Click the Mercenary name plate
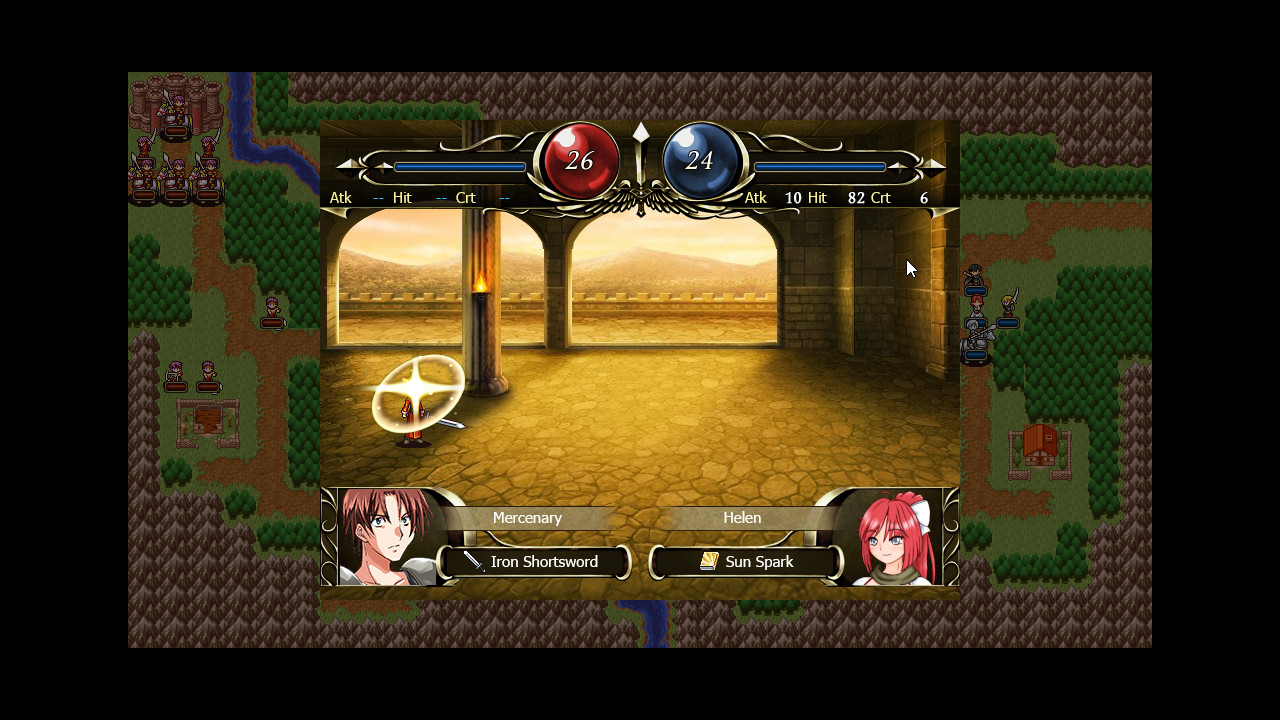This screenshot has height=720, width=1280. pyautogui.click(x=528, y=517)
